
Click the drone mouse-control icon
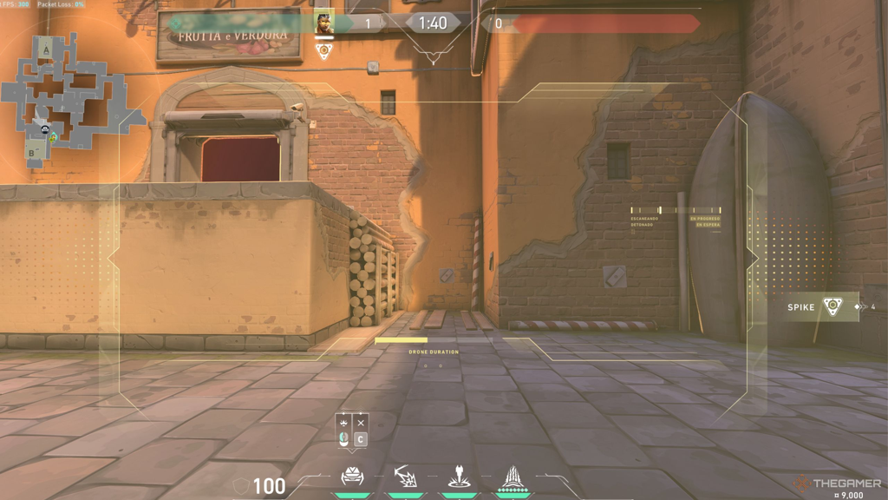point(344,439)
